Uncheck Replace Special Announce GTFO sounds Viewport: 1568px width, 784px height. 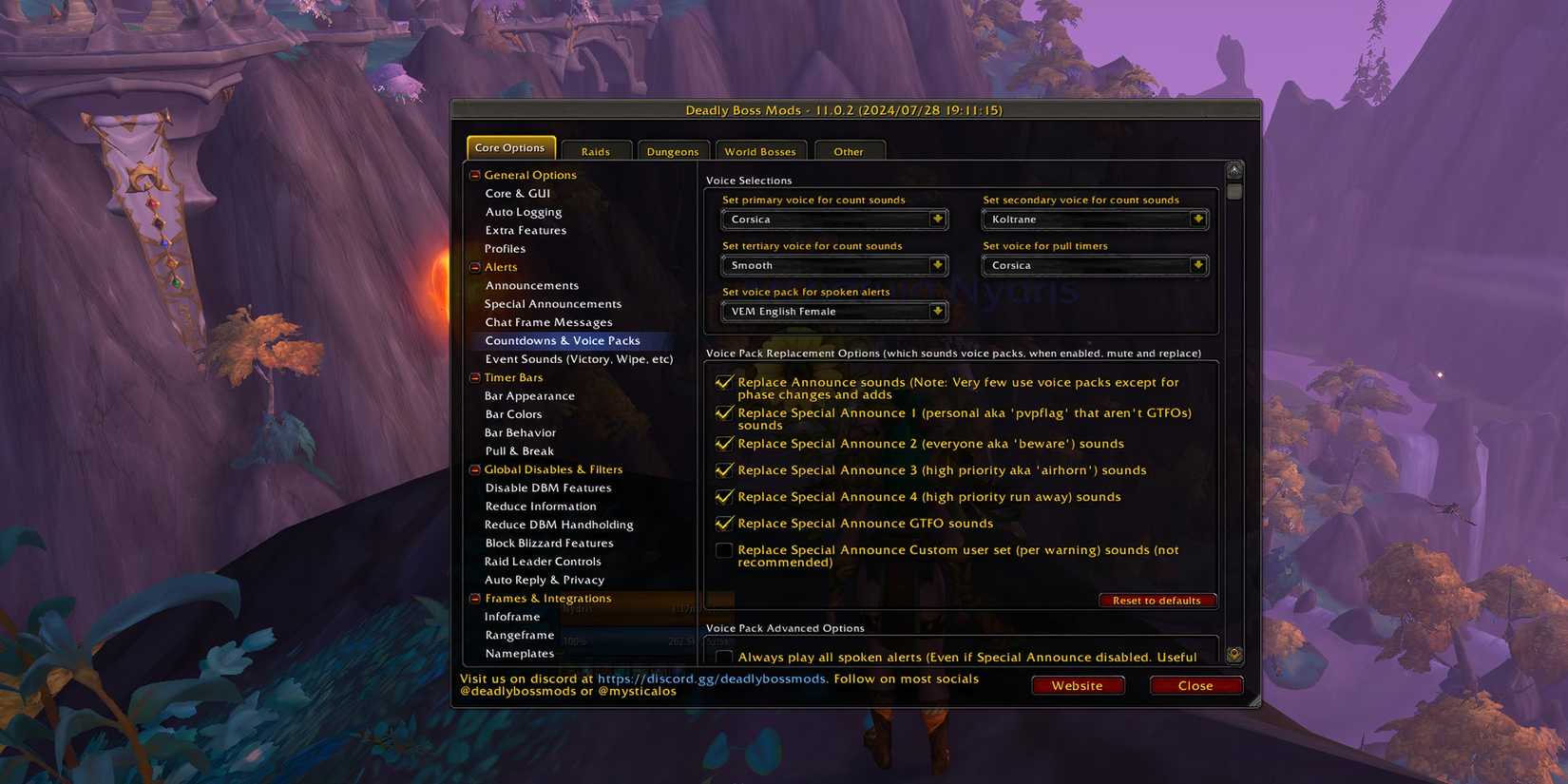click(724, 523)
